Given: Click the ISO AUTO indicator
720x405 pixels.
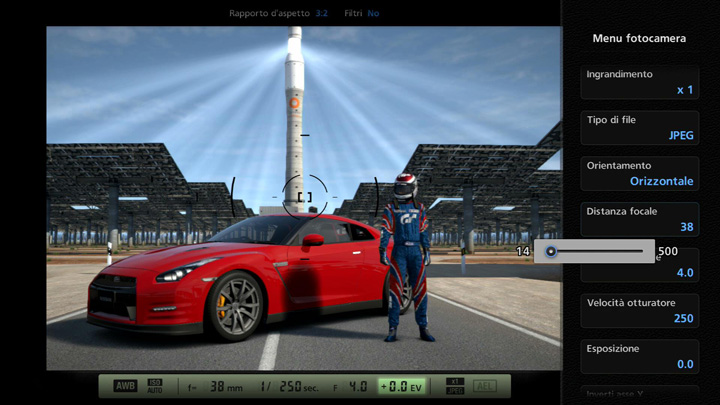Looking at the screenshot, I should [155, 385].
